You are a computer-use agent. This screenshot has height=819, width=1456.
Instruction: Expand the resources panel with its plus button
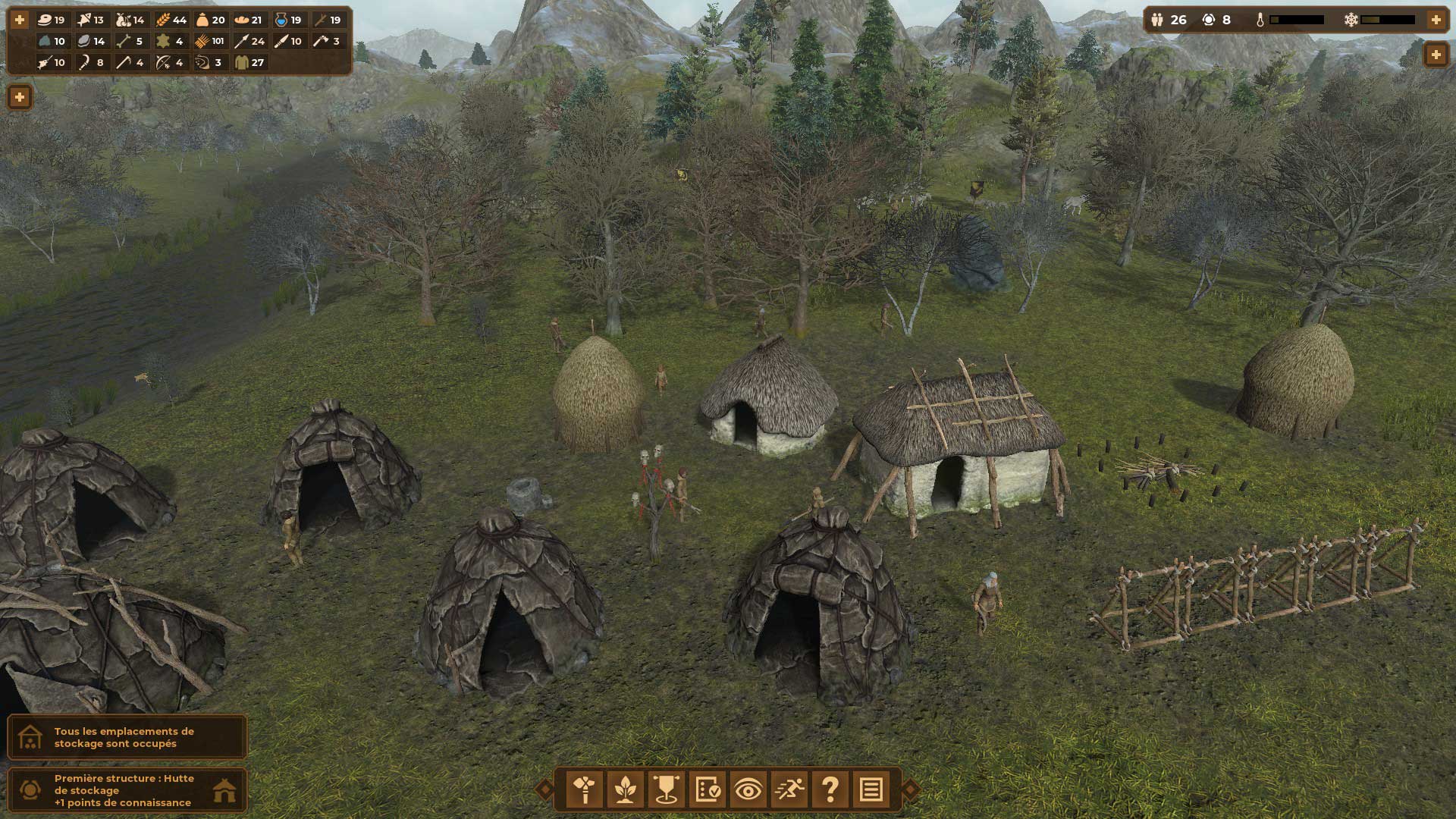tap(20, 20)
